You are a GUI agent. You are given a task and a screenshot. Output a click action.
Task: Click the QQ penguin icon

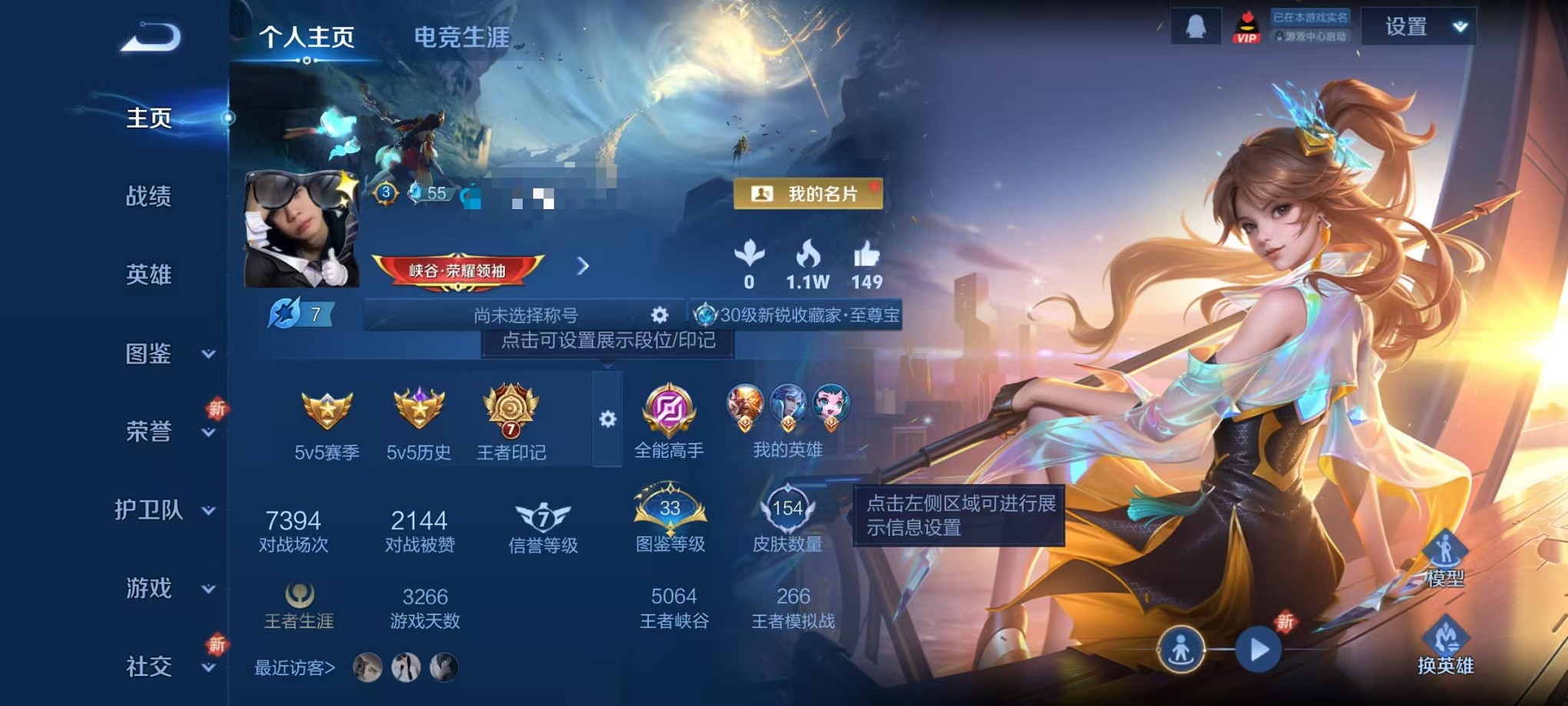(x=1198, y=25)
